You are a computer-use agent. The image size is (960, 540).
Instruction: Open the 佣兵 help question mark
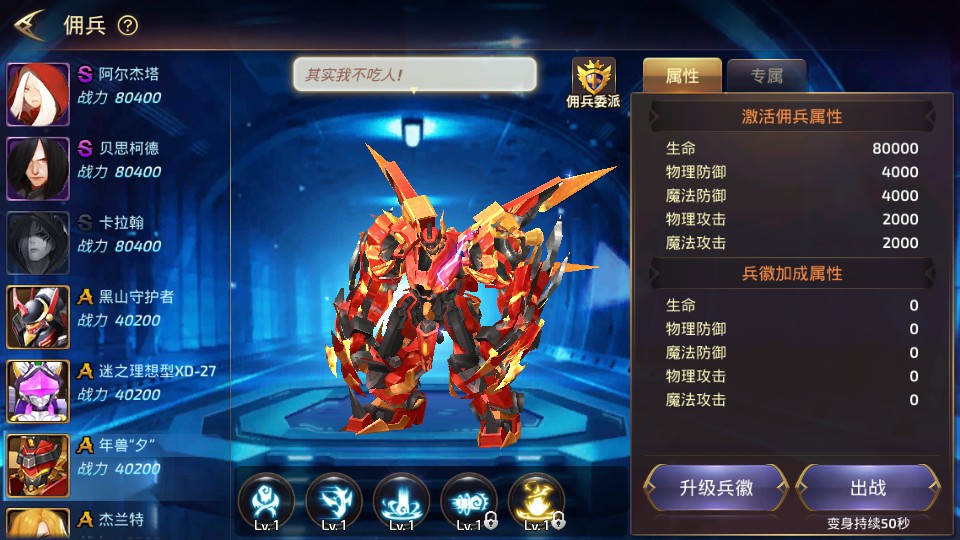click(128, 26)
